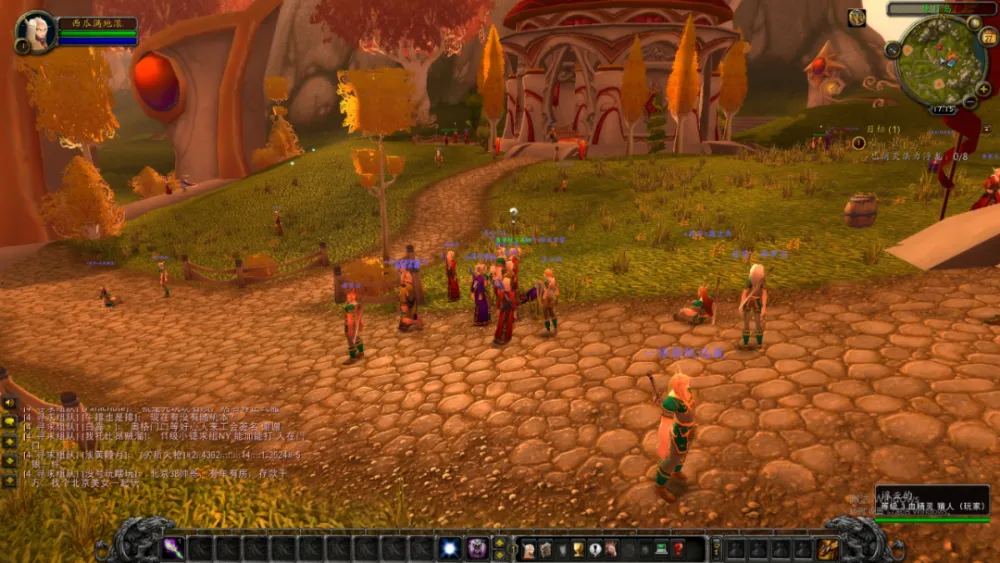Click the player portrait frame
Viewport: 1000px width, 563px height.
pyautogui.click(x=34, y=31)
